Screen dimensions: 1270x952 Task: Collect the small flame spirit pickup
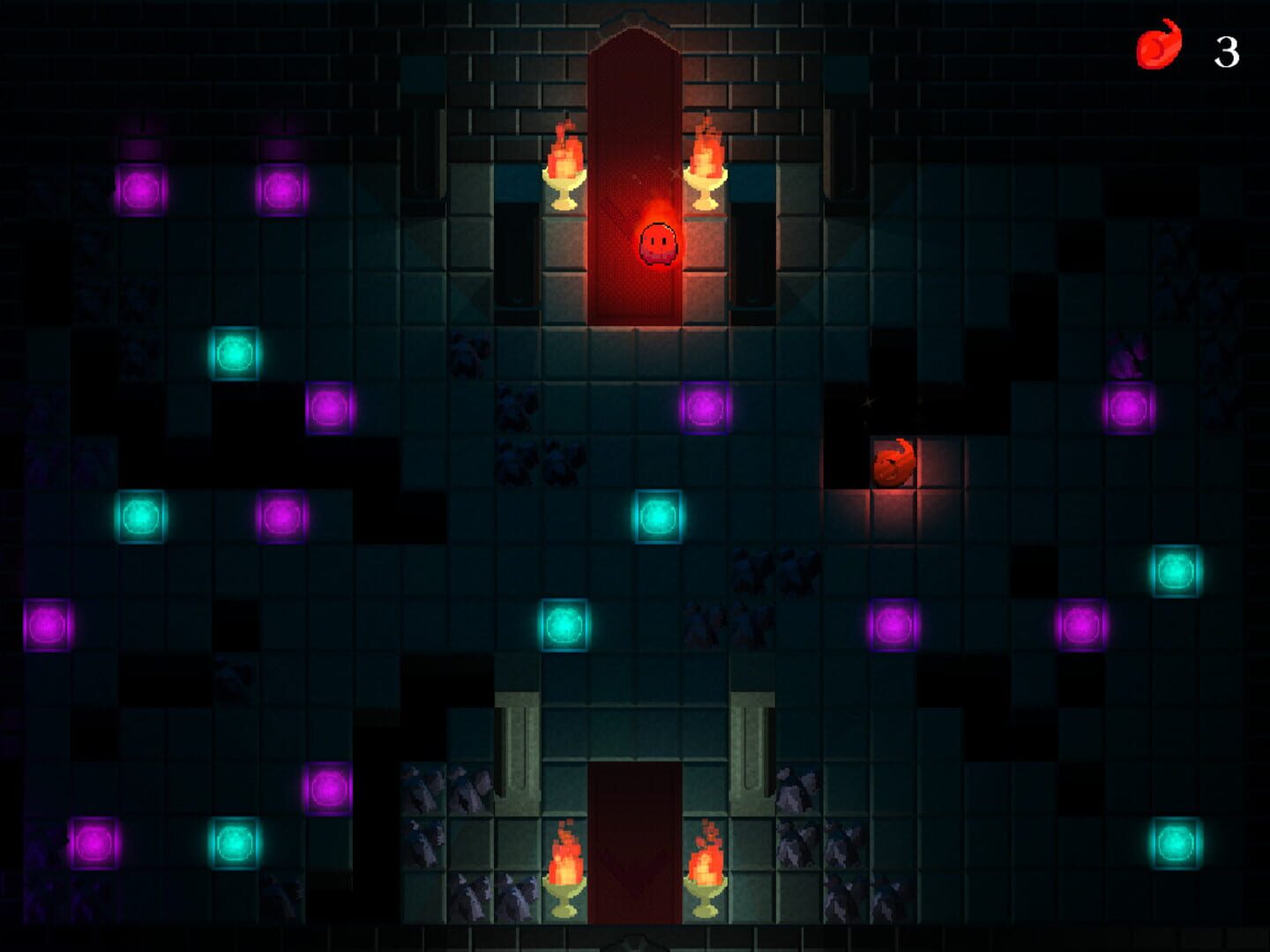893,463
